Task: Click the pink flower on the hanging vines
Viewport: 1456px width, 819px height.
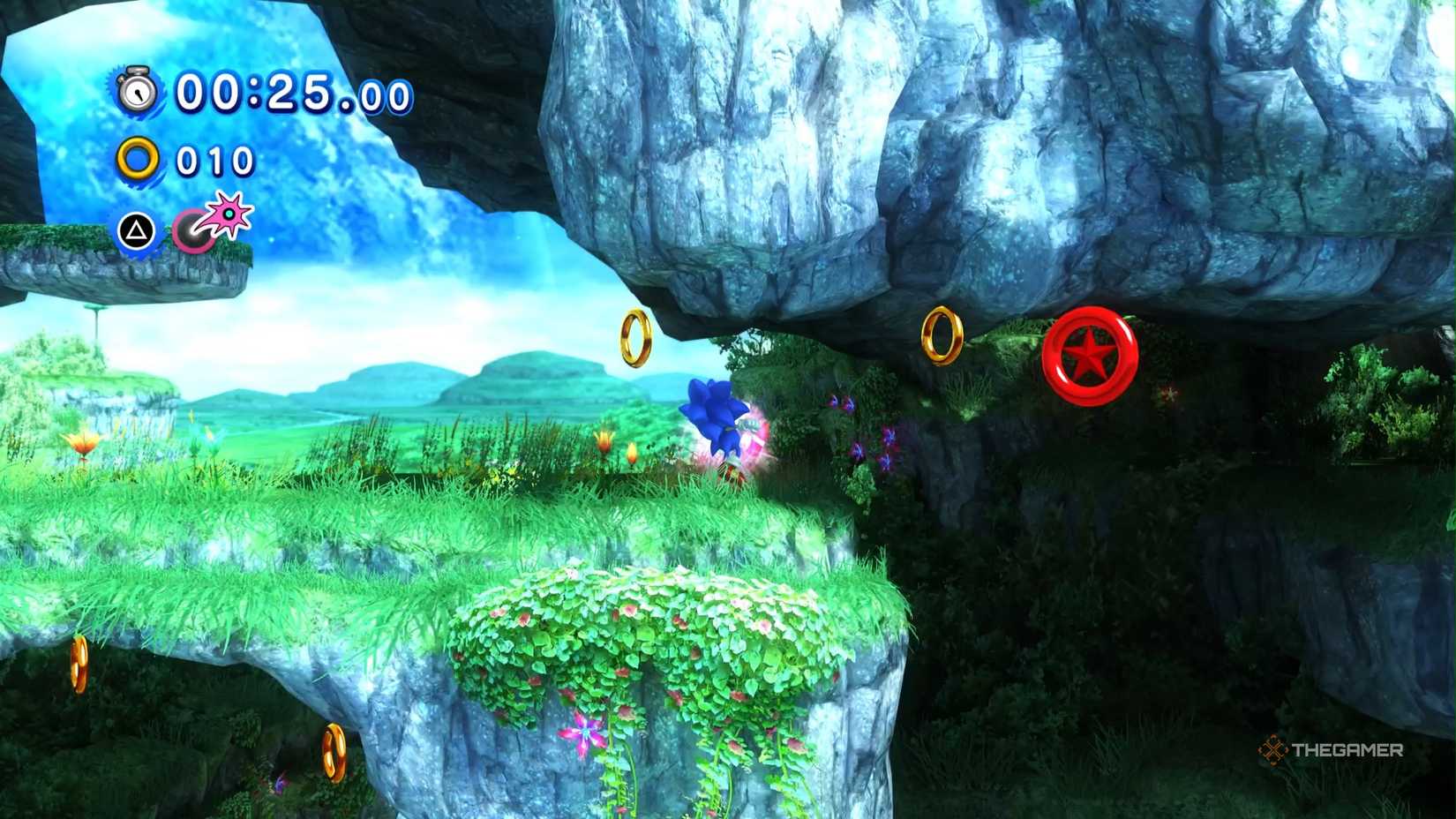Action: [x=582, y=733]
